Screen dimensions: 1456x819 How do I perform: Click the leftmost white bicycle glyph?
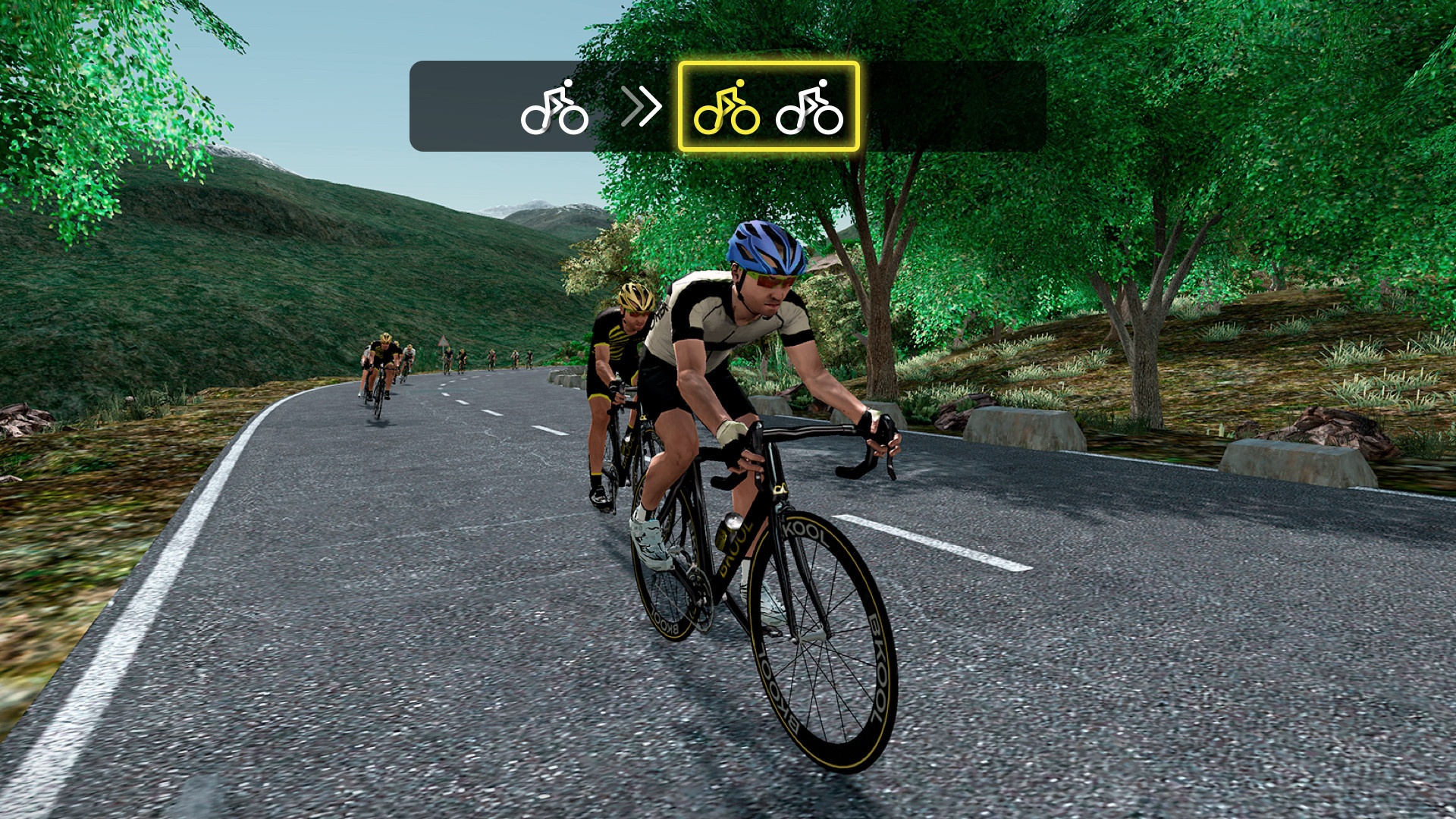tap(554, 108)
